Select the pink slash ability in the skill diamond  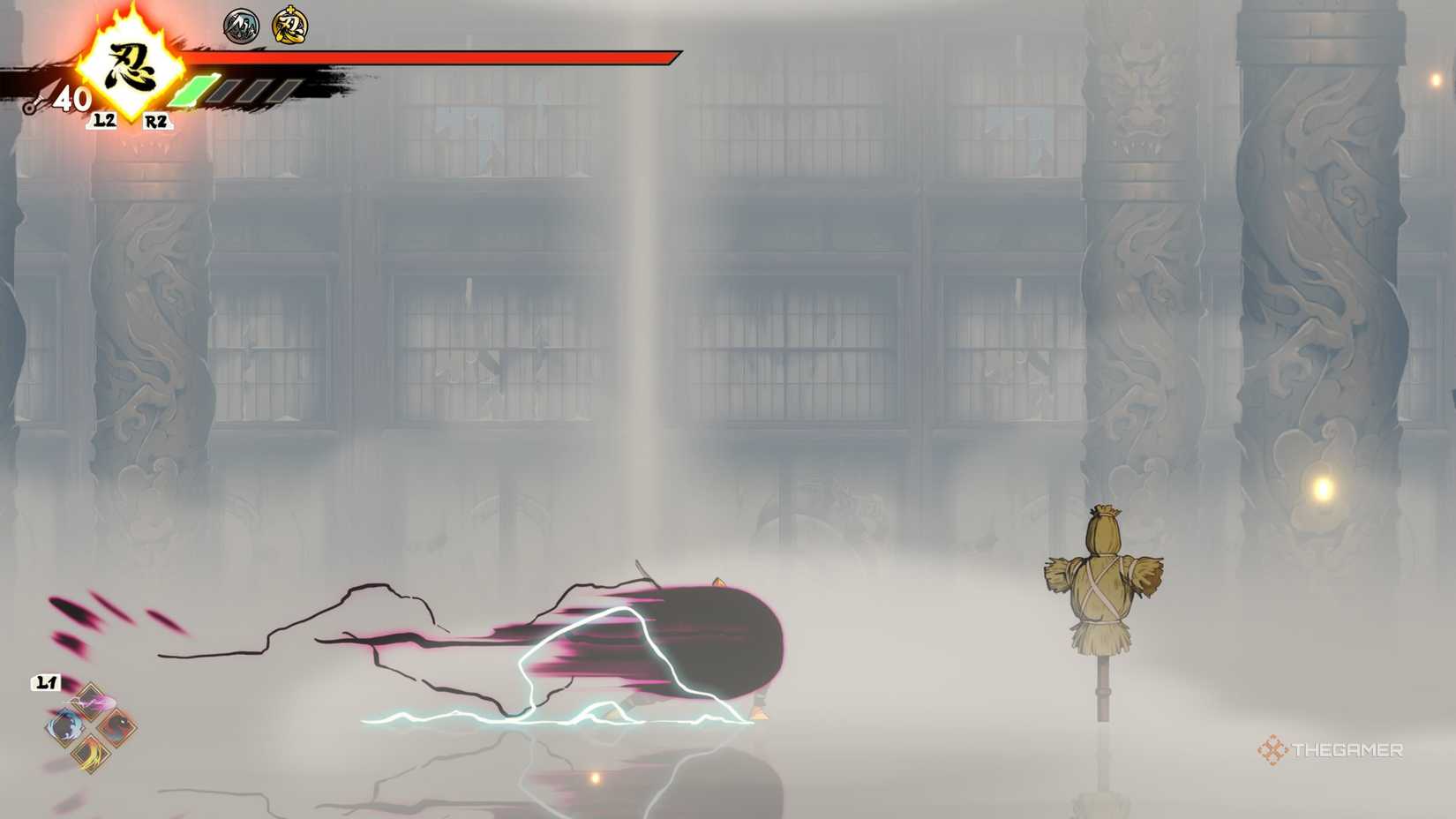point(89,700)
